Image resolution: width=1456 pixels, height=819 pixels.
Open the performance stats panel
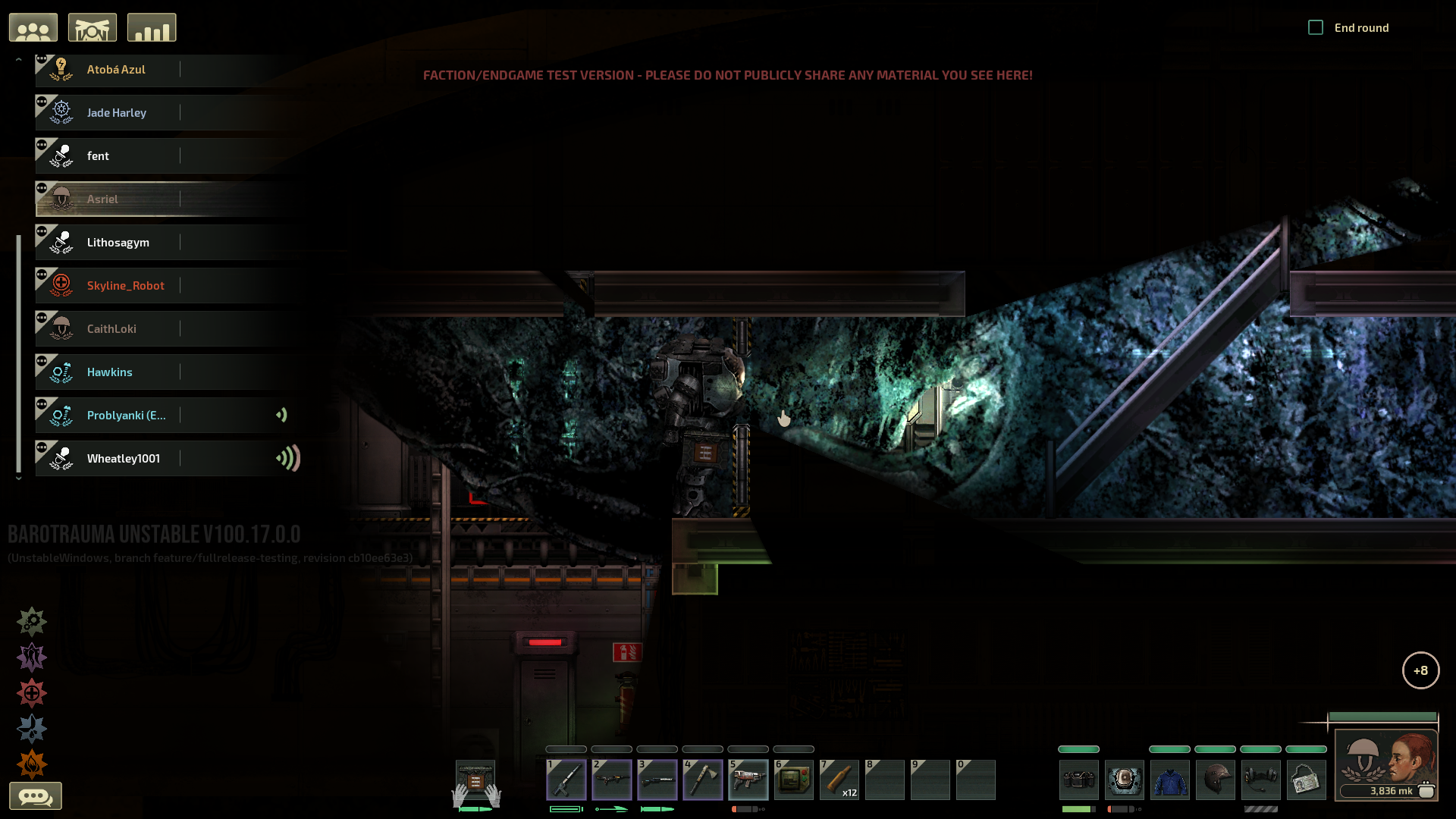click(x=152, y=27)
